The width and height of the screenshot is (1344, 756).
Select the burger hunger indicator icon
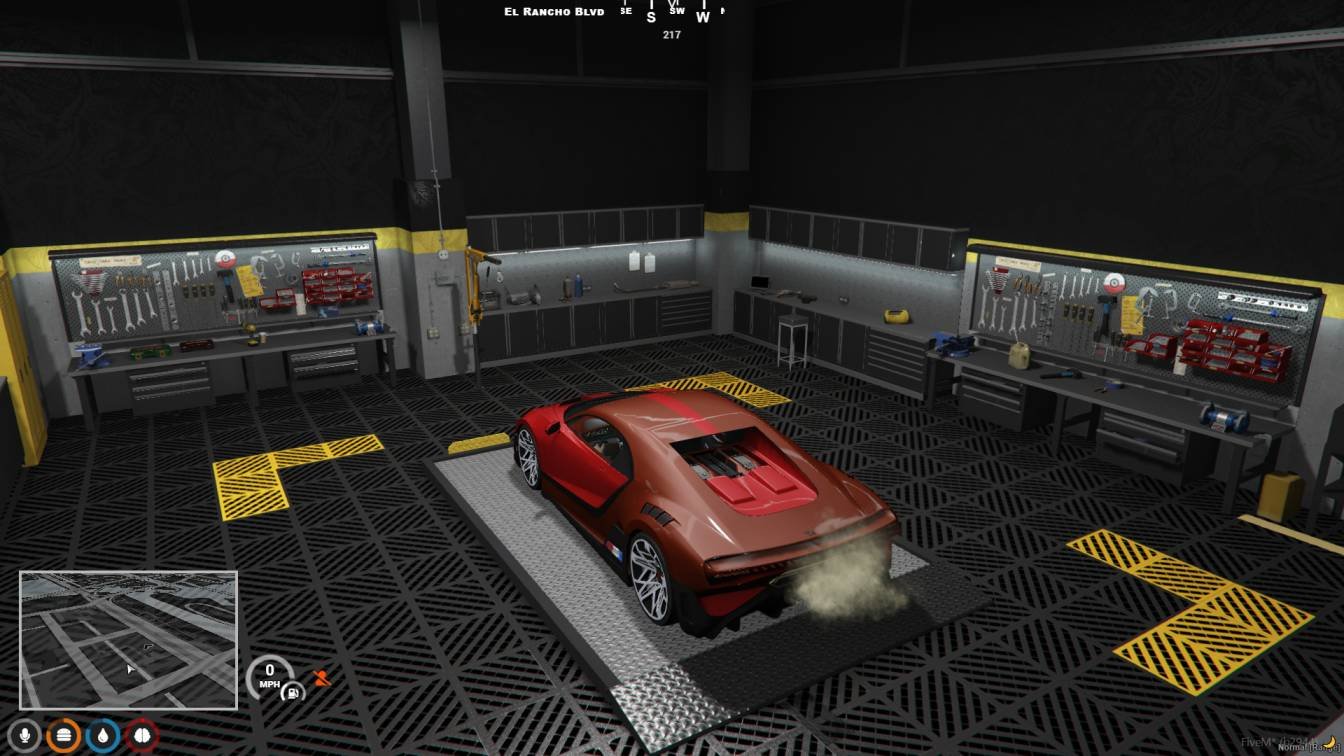pos(63,735)
